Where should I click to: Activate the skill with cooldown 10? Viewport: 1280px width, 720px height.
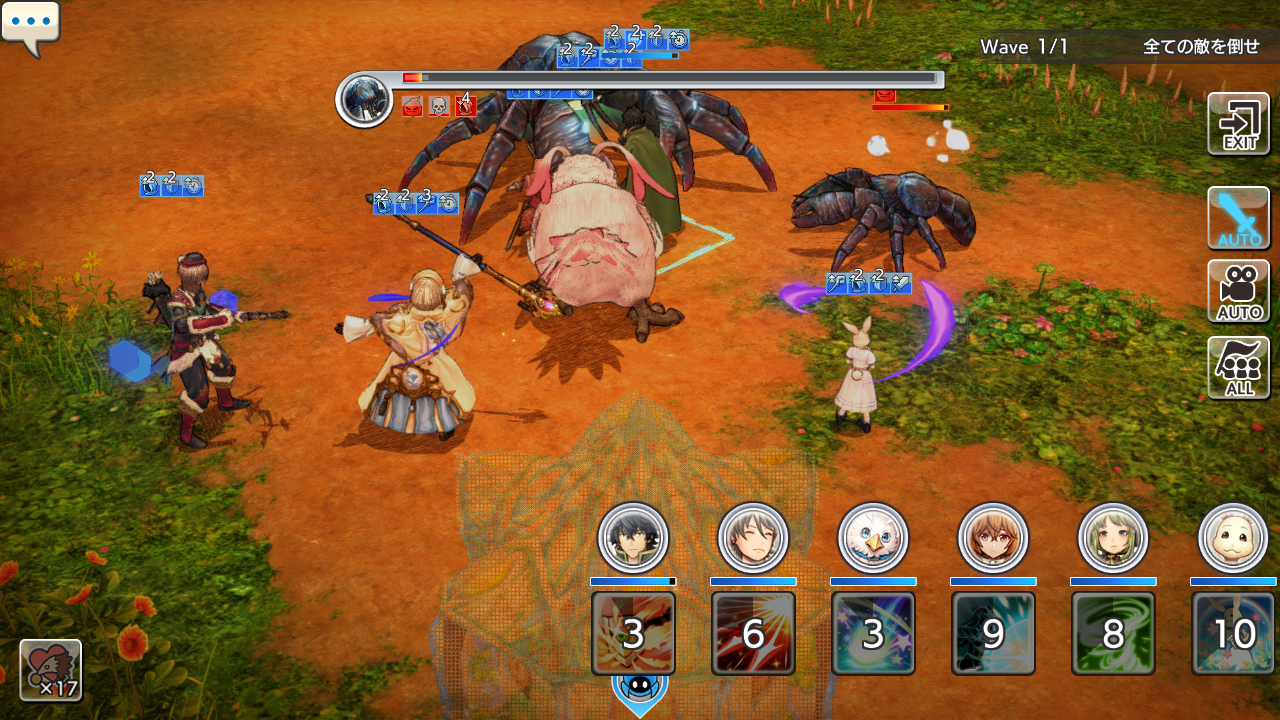tap(1233, 633)
